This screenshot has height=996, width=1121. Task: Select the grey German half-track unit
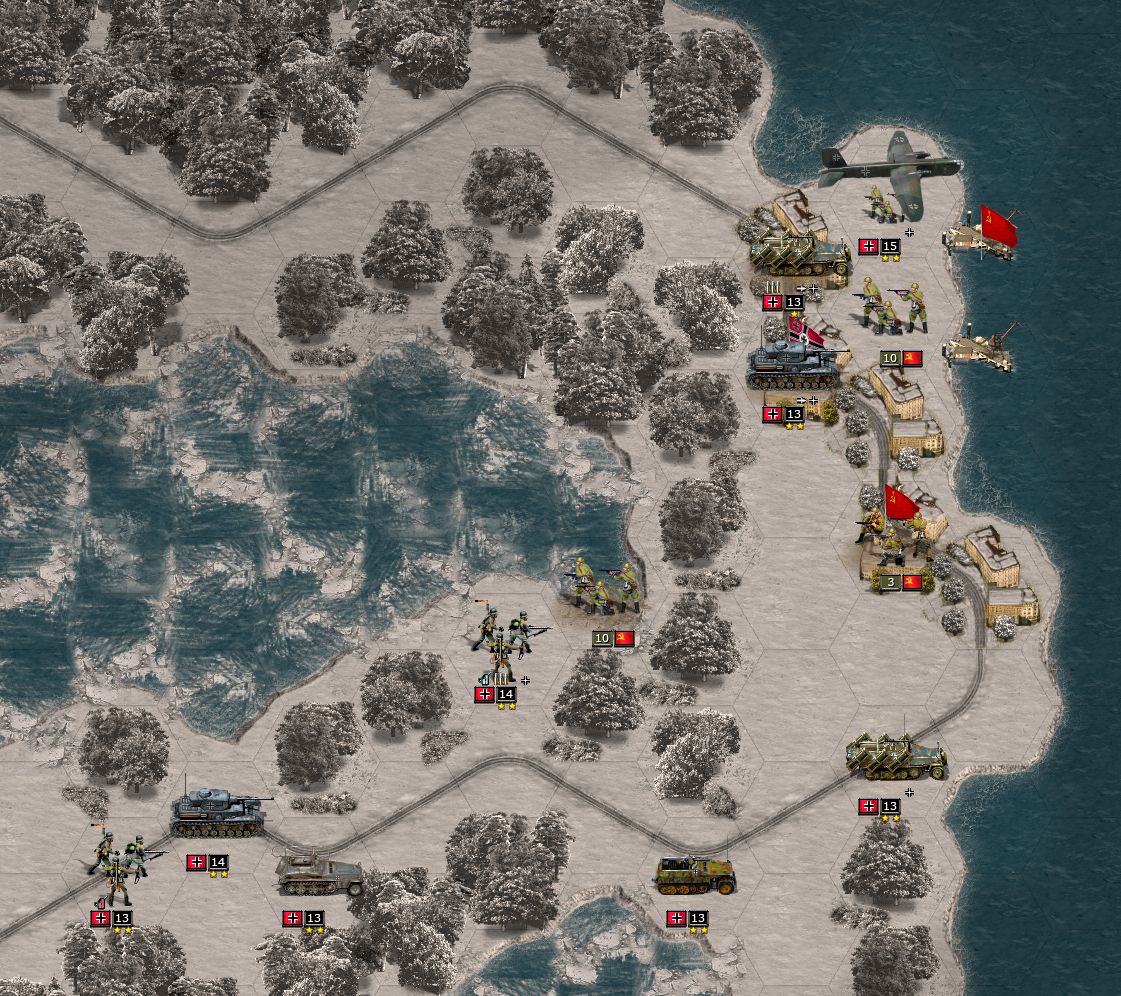tap(318, 873)
